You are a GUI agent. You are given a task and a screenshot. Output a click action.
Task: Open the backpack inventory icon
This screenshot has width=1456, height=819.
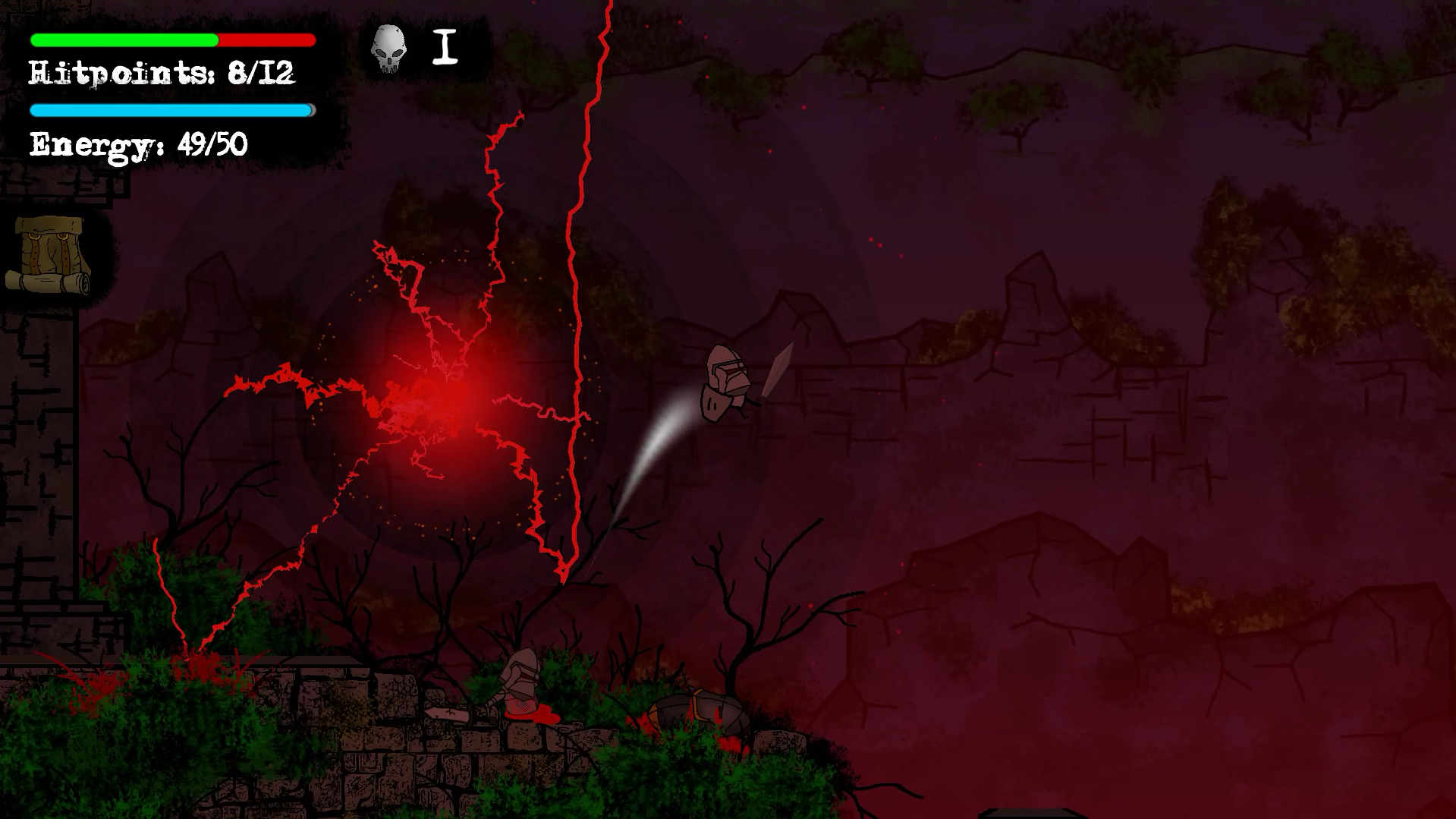49,254
